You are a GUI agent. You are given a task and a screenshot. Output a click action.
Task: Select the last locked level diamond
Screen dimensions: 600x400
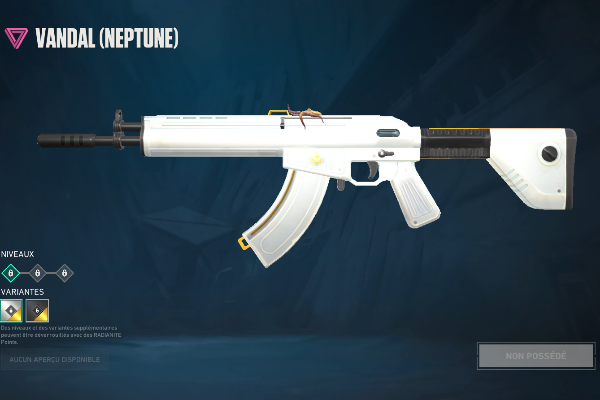(64, 272)
